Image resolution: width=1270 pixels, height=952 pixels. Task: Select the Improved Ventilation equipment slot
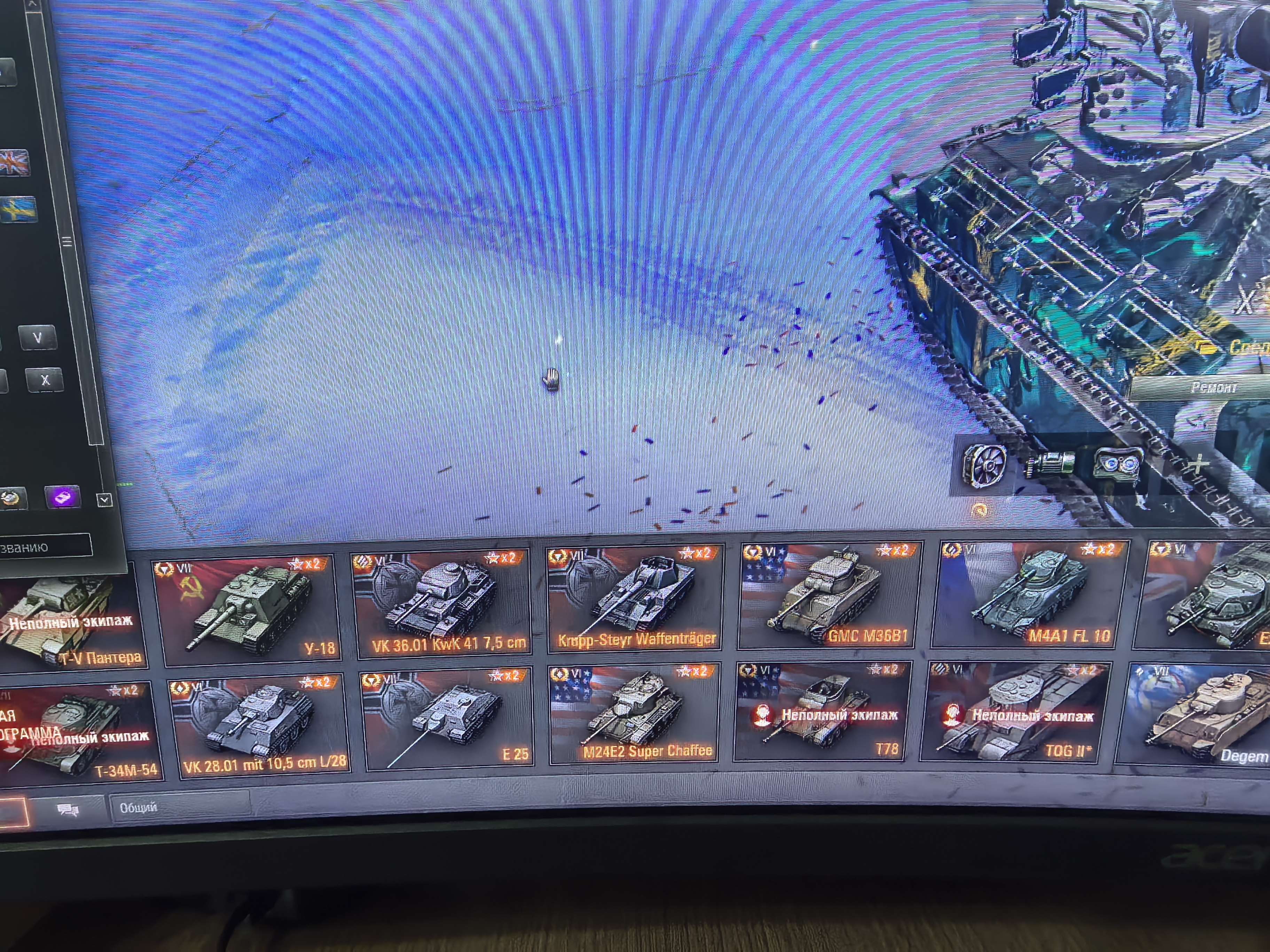click(985, 466)
